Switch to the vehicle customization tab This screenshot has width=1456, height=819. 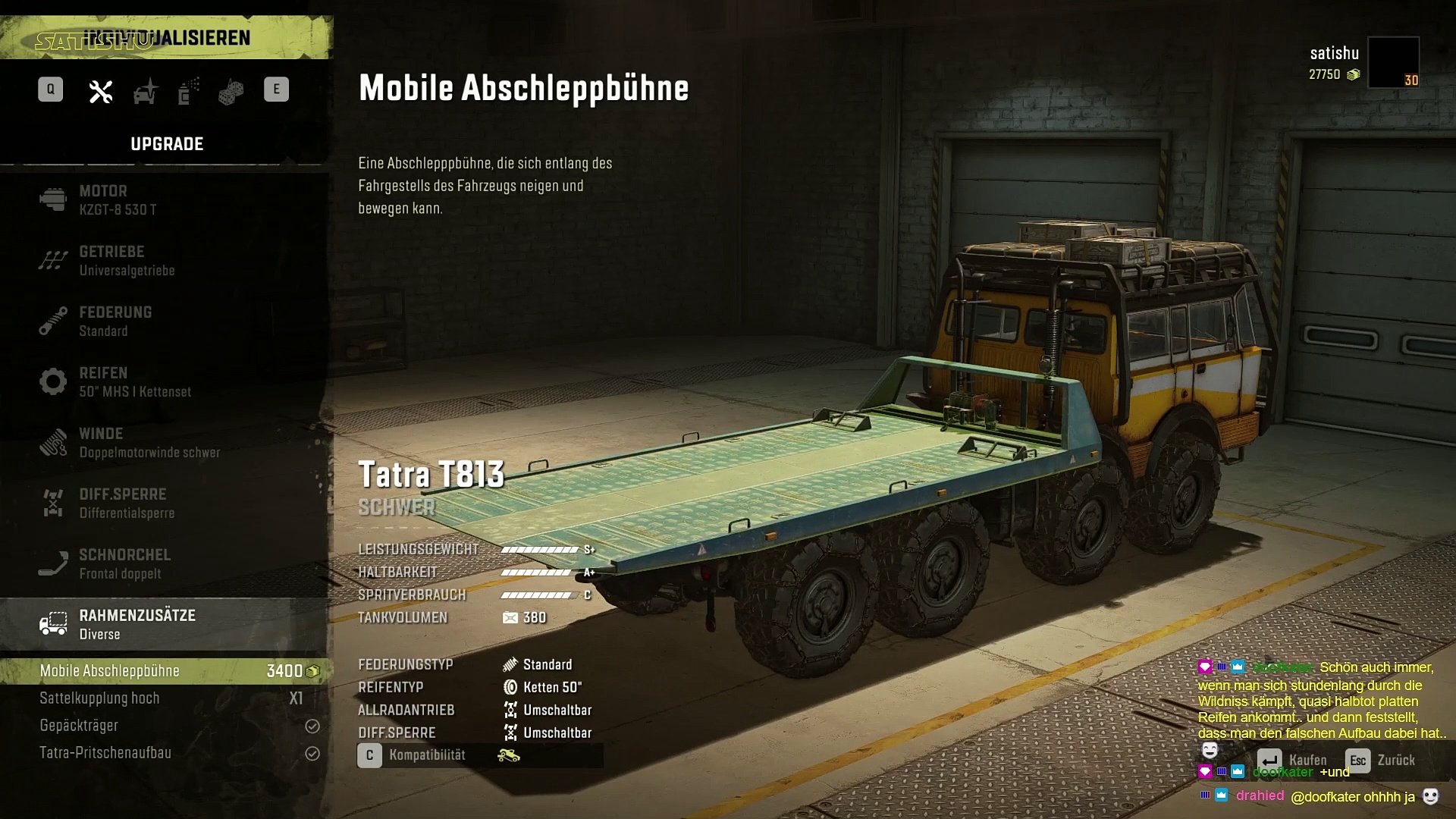145,91
